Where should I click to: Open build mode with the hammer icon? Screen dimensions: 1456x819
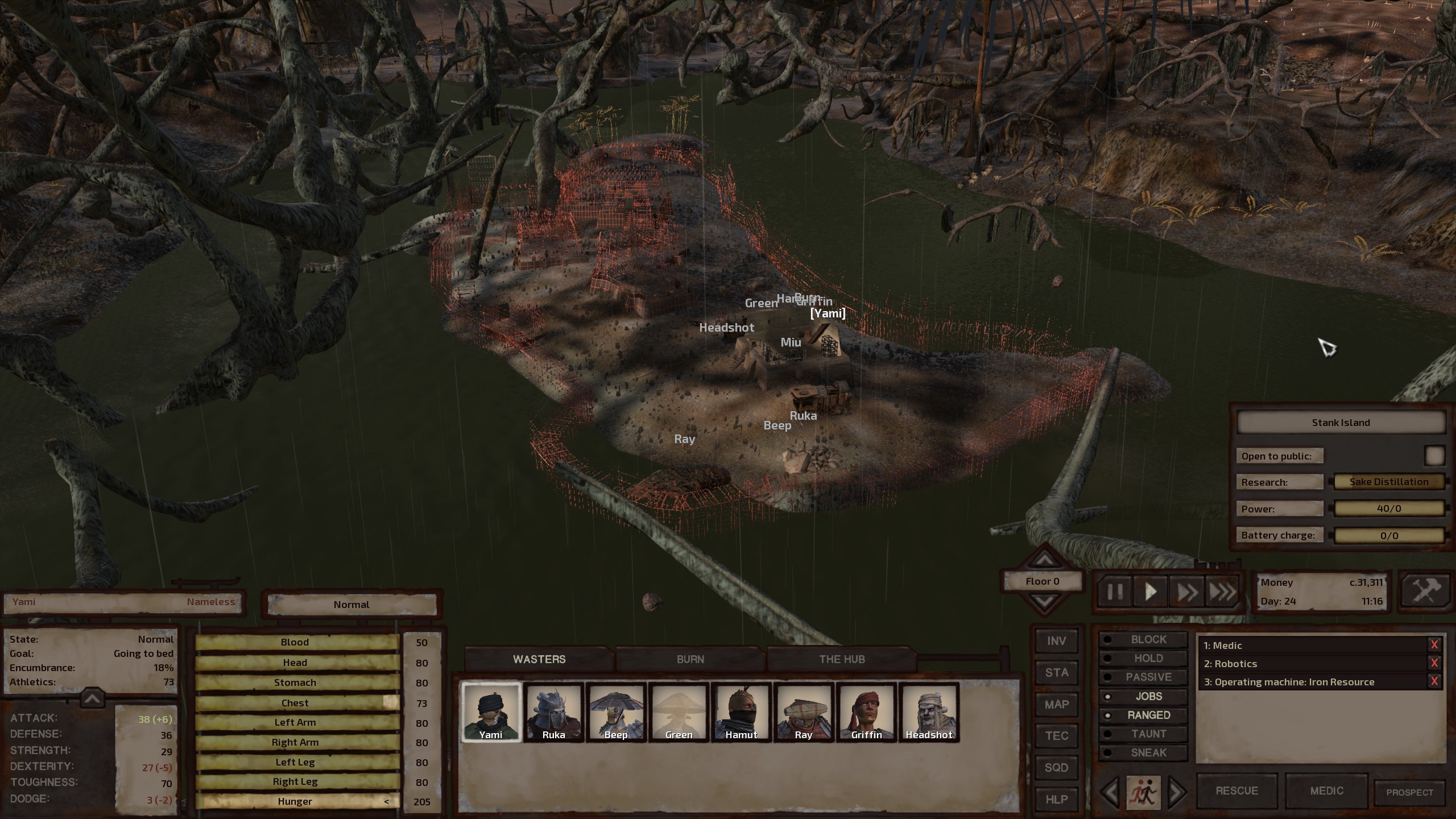(1426, 591)
